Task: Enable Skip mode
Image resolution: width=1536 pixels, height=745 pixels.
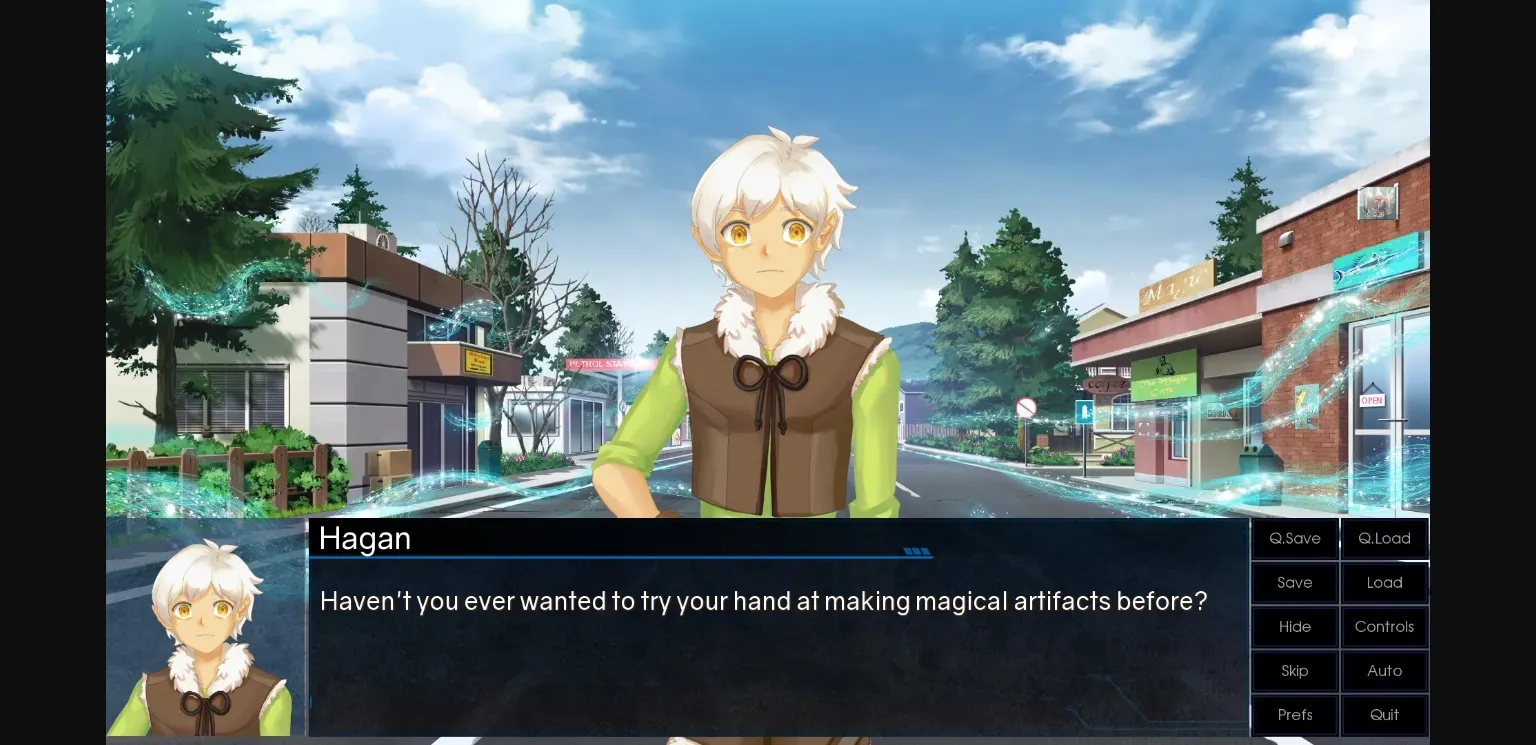Action: (x=1294, y=670)
